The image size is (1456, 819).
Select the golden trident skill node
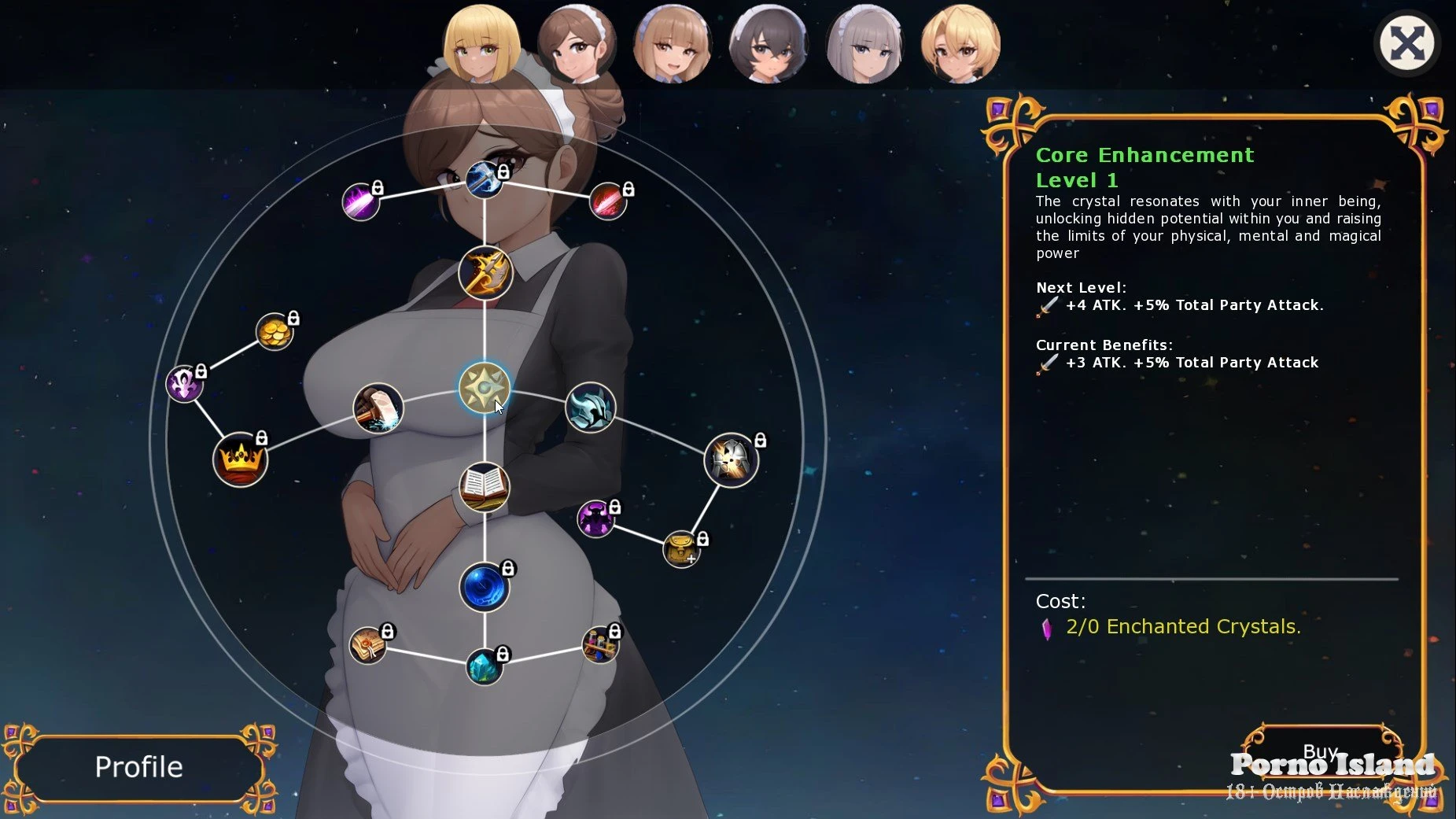[x=485, y=273]
